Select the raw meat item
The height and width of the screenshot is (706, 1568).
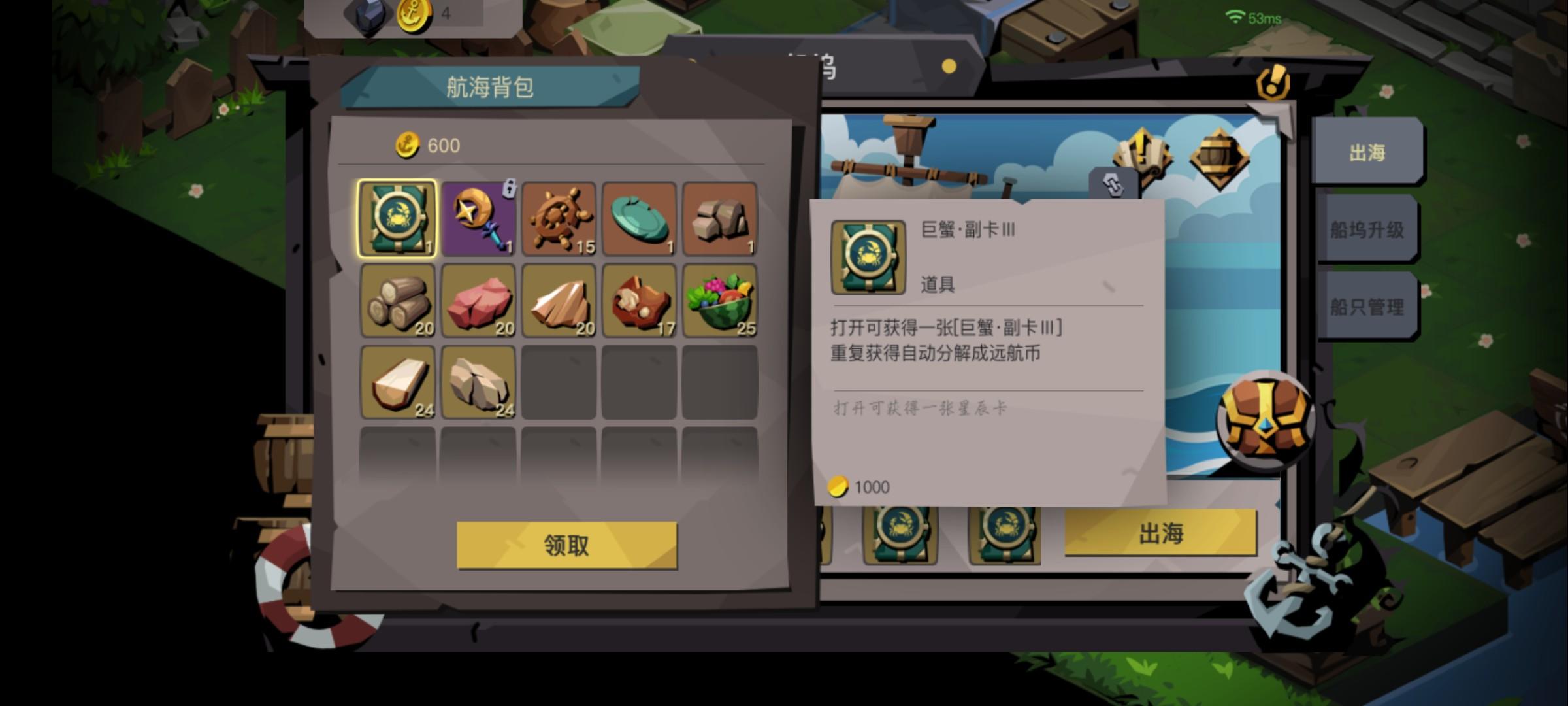click(x=478, y=300)
